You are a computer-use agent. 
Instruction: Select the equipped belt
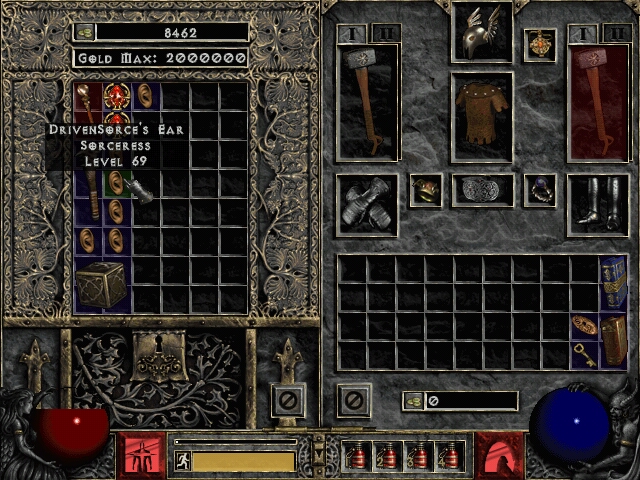[482, 190]
